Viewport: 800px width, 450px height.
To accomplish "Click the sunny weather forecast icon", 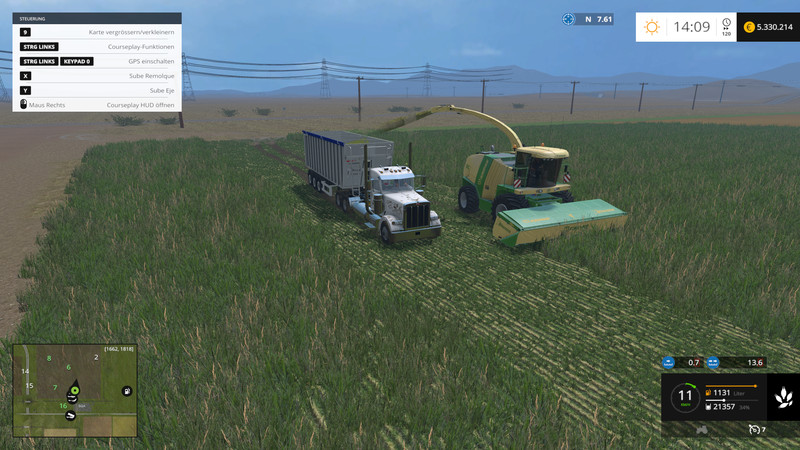I will pyautogui.click(x=652, y=27).
